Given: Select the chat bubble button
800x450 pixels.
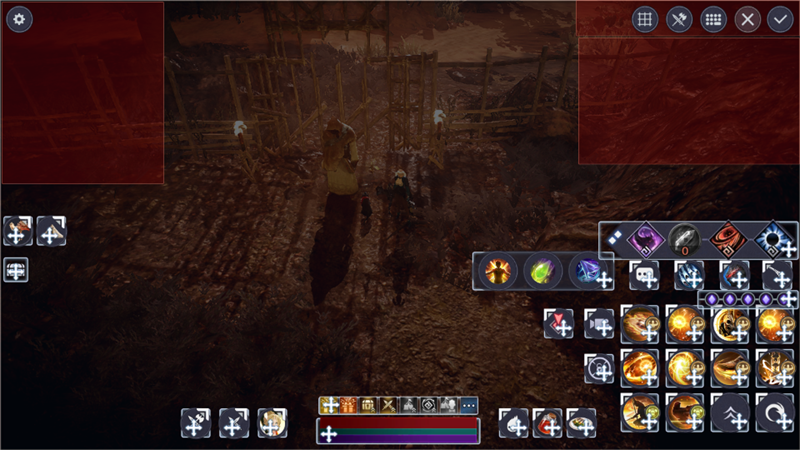Looking at the screenshot, I should click(643, 275).
